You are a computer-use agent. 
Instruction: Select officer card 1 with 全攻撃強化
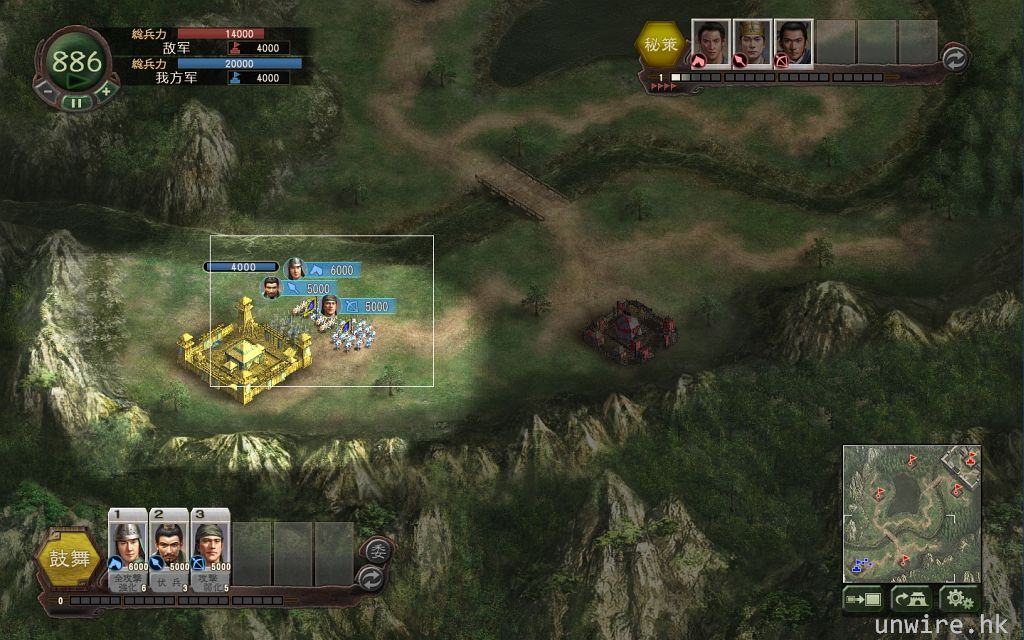127,549
